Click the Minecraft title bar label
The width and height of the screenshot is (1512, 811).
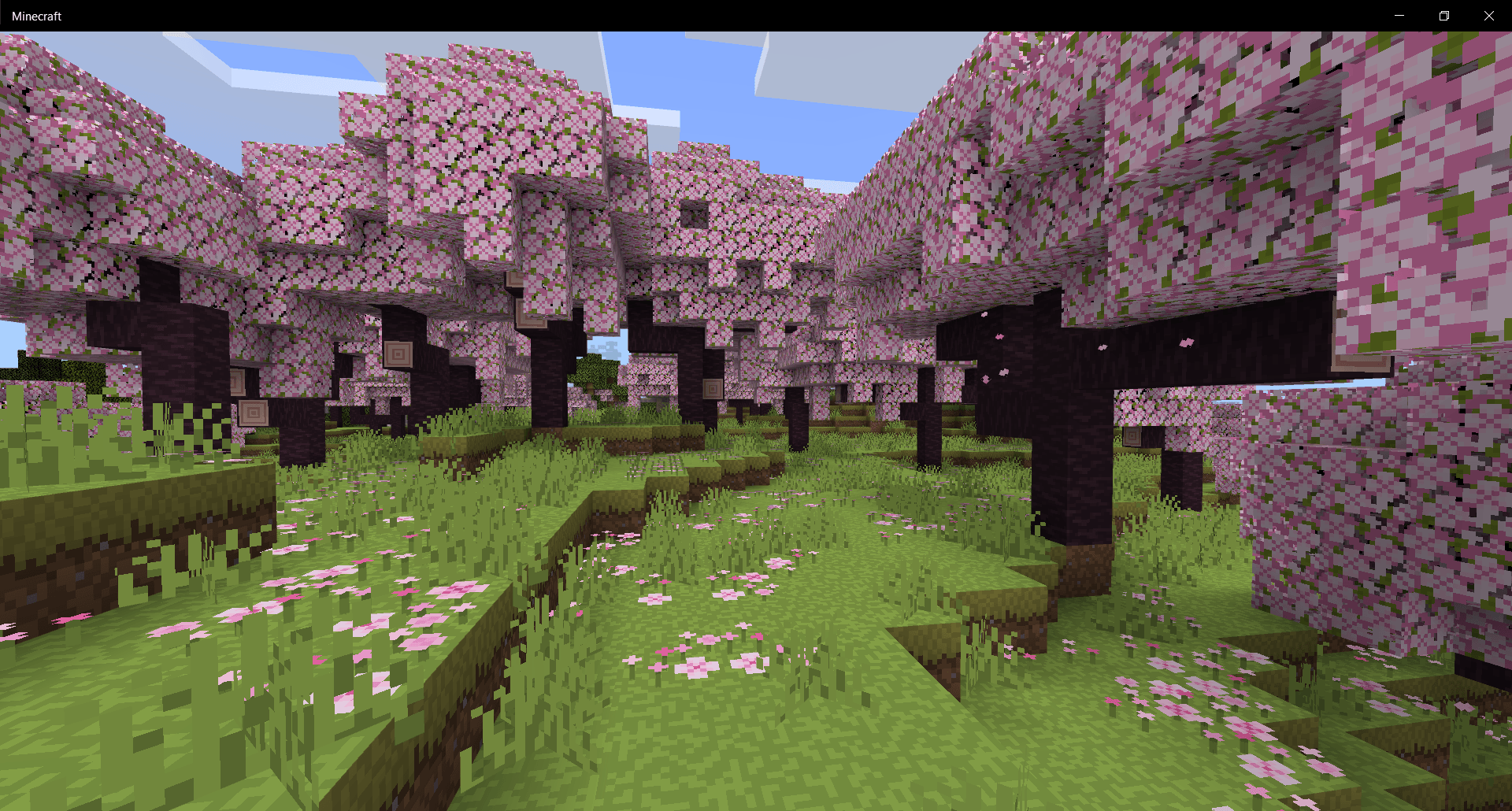point(36,15)
